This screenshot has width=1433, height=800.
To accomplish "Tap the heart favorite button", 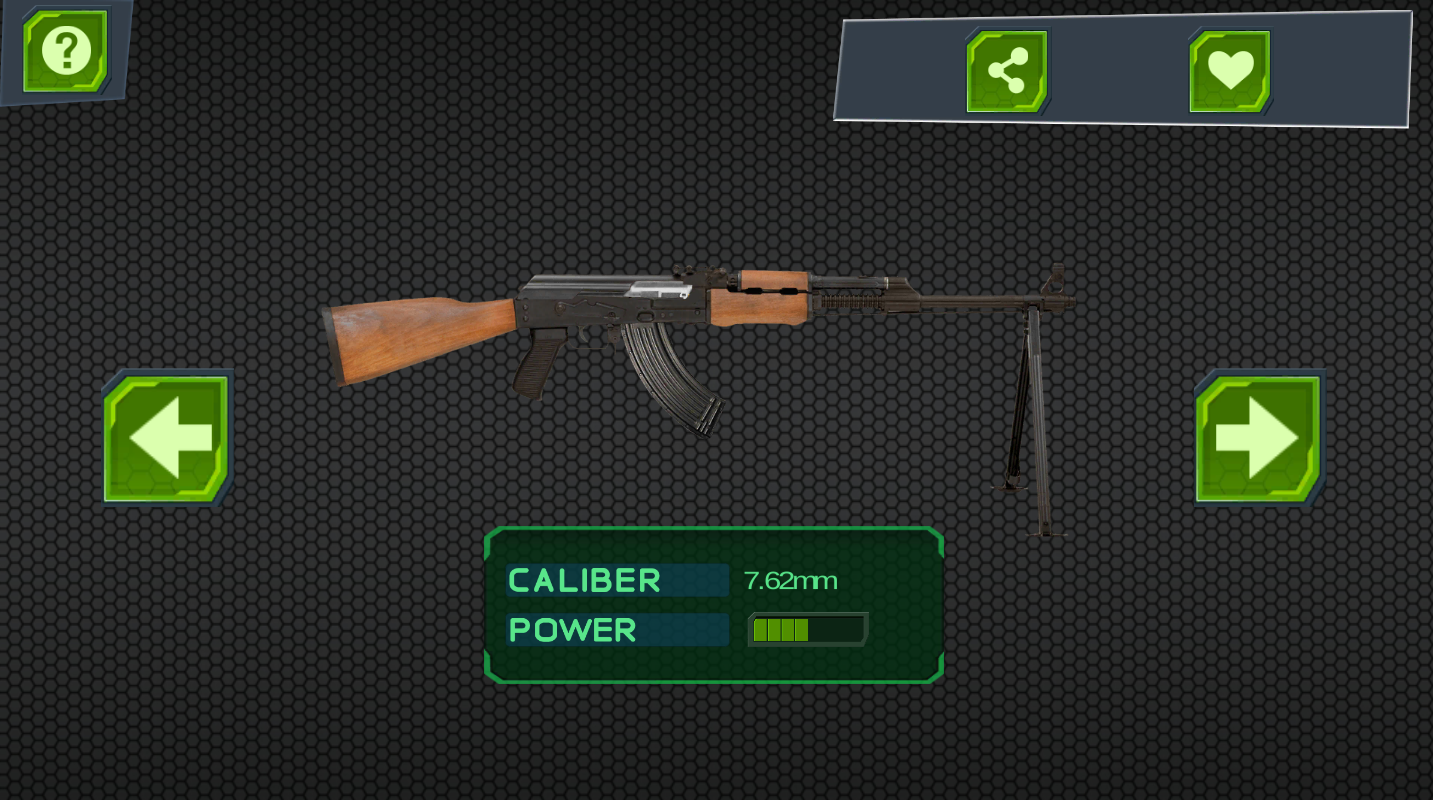I will point(1229,71).
